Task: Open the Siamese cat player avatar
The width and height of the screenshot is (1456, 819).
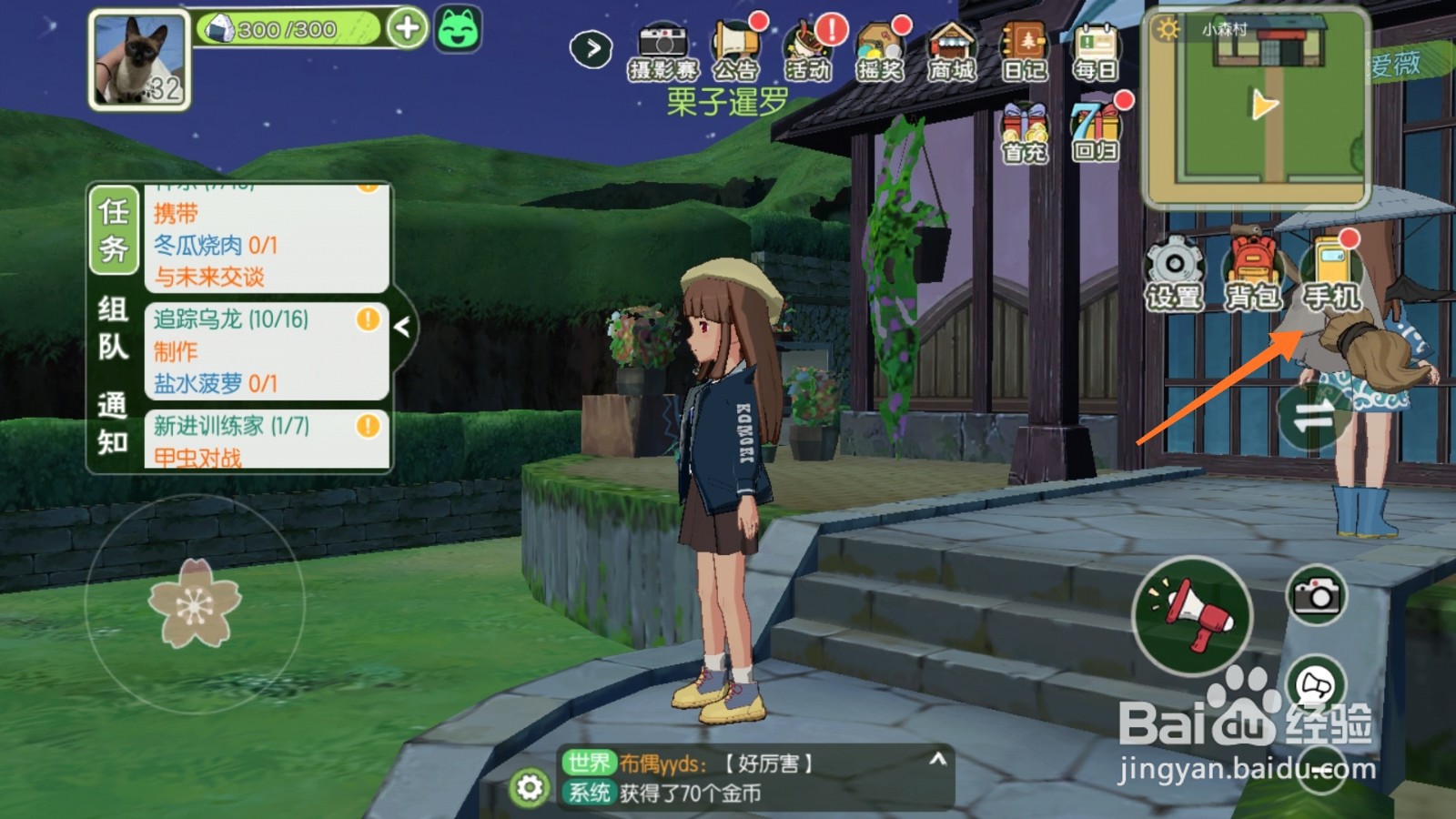Action: click(x=139, y=60)
